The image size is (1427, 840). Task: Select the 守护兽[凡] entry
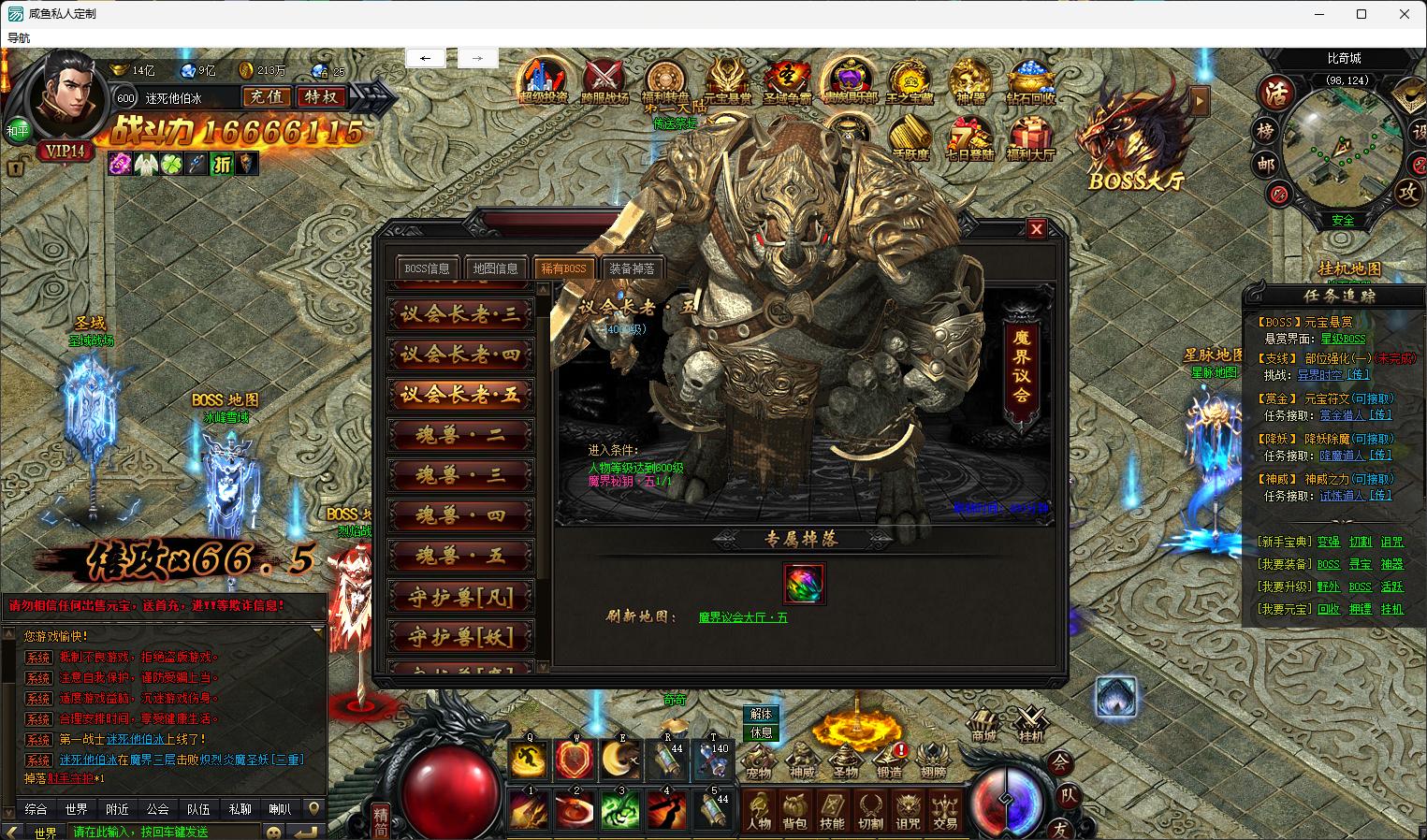pyautogui.click(x=460, y=596)
